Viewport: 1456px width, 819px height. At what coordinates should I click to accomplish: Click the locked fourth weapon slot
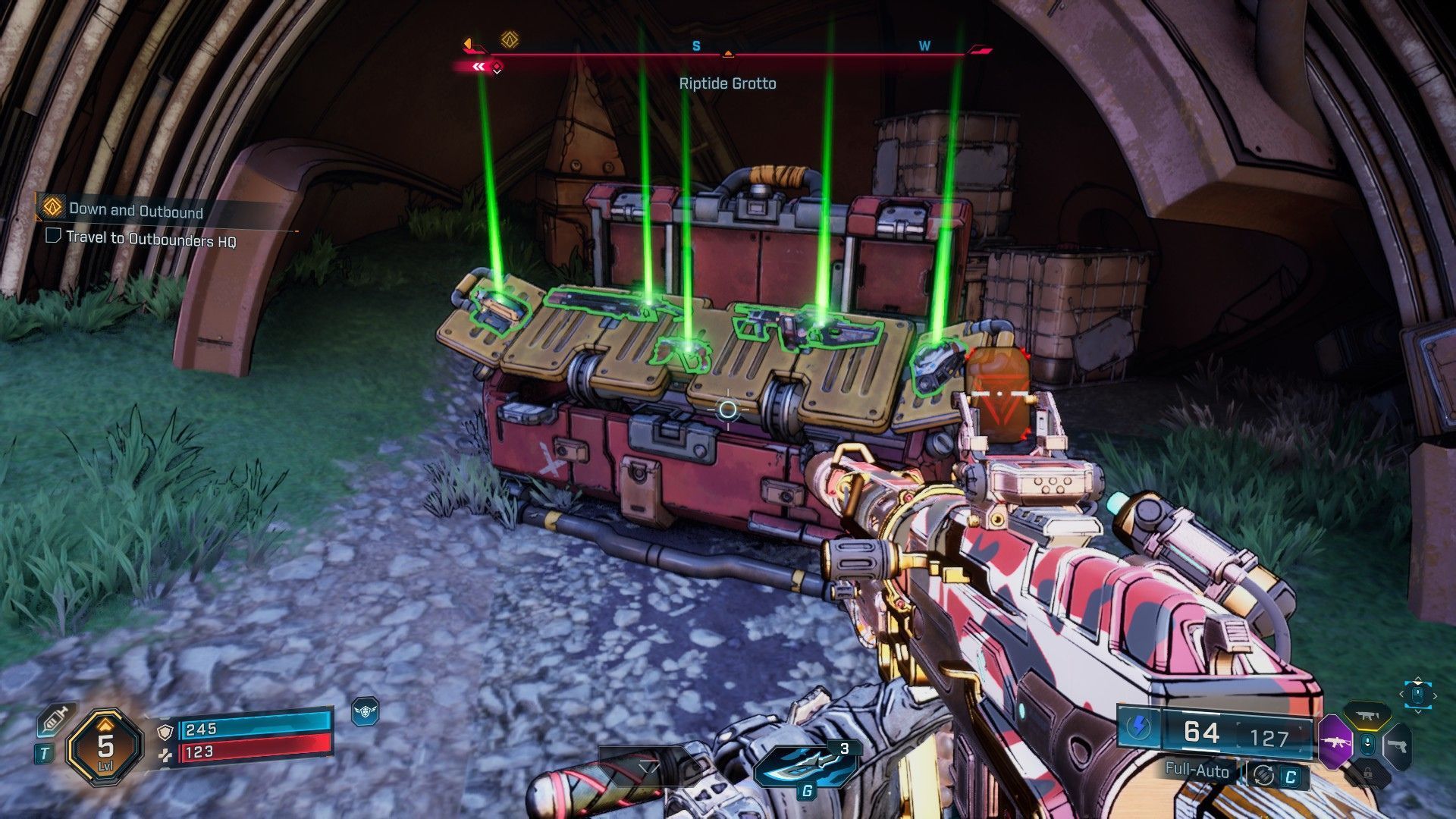[1367, 773]
